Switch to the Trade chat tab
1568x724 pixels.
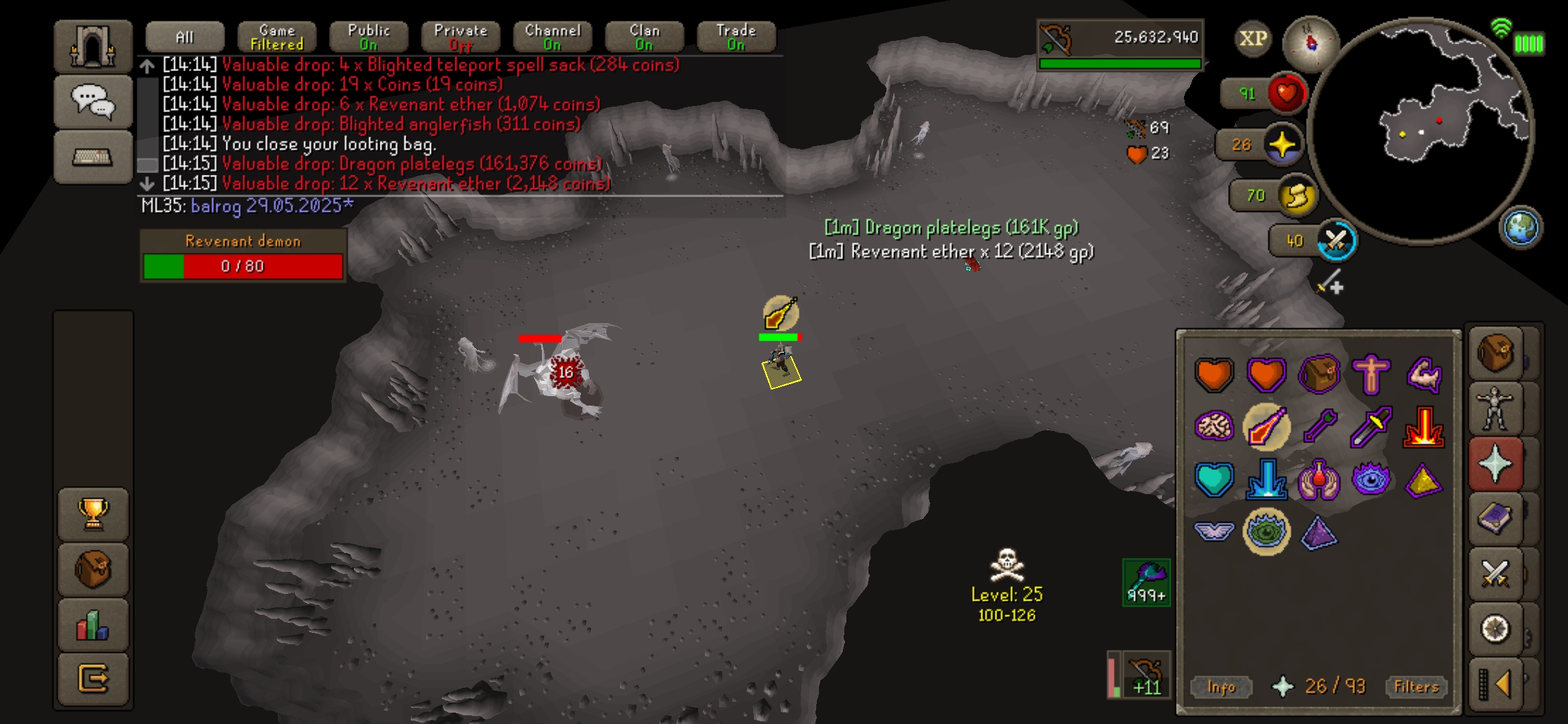click(736, 38)
